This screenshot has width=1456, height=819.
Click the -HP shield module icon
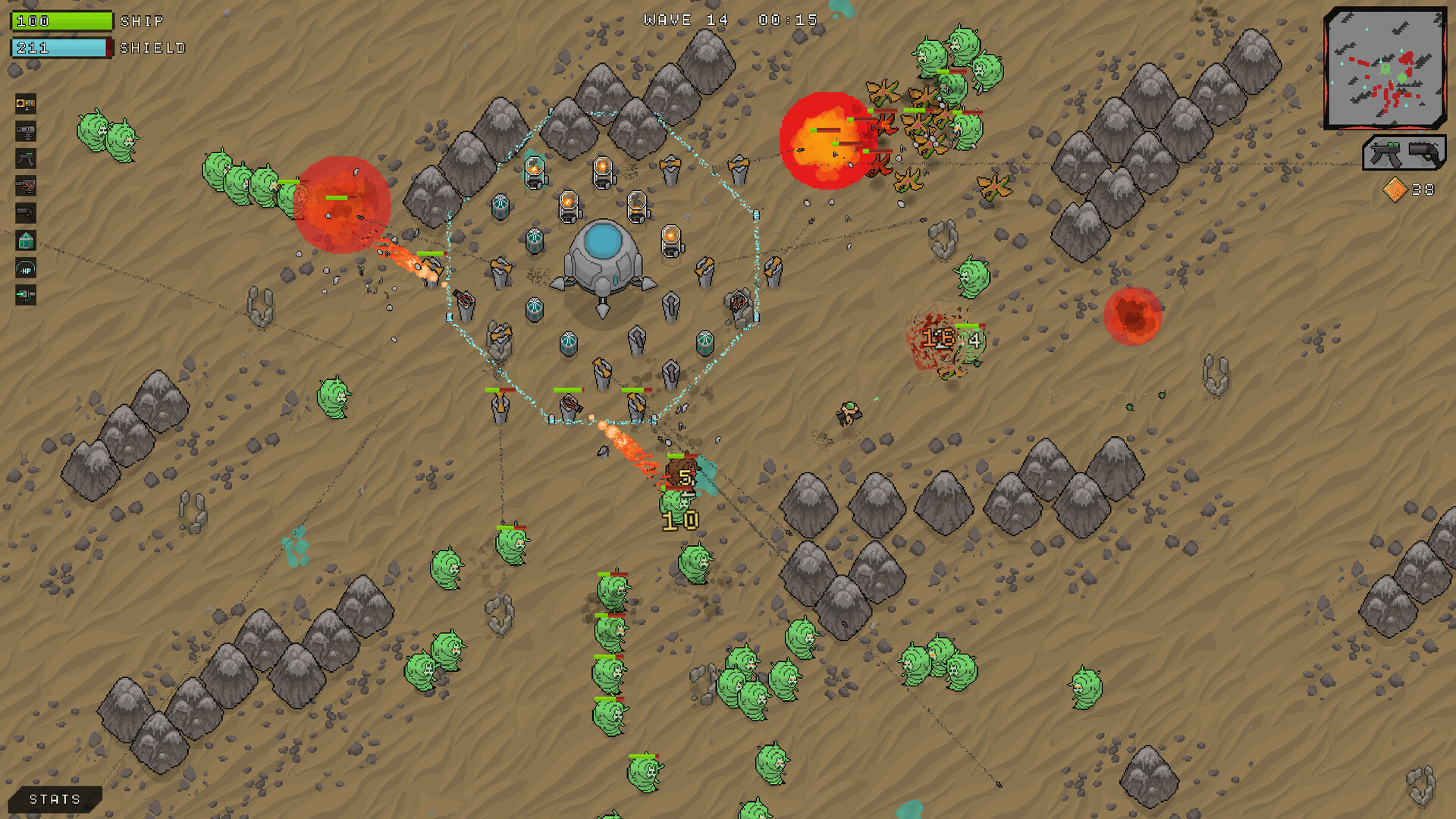(25, 268)
